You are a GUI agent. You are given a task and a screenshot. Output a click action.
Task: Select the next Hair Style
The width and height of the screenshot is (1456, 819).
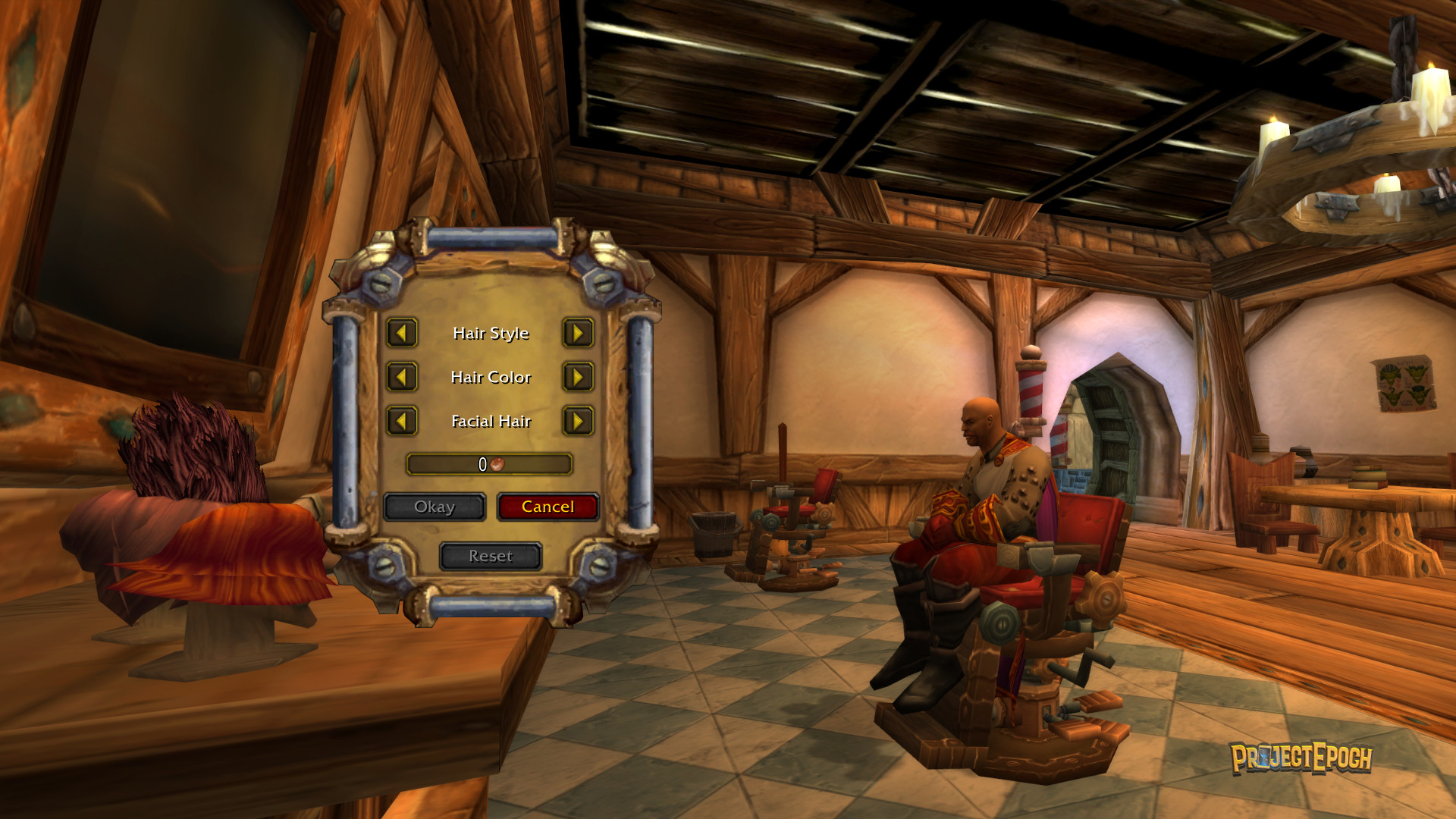pyautogui.click(x=578, y=333)
